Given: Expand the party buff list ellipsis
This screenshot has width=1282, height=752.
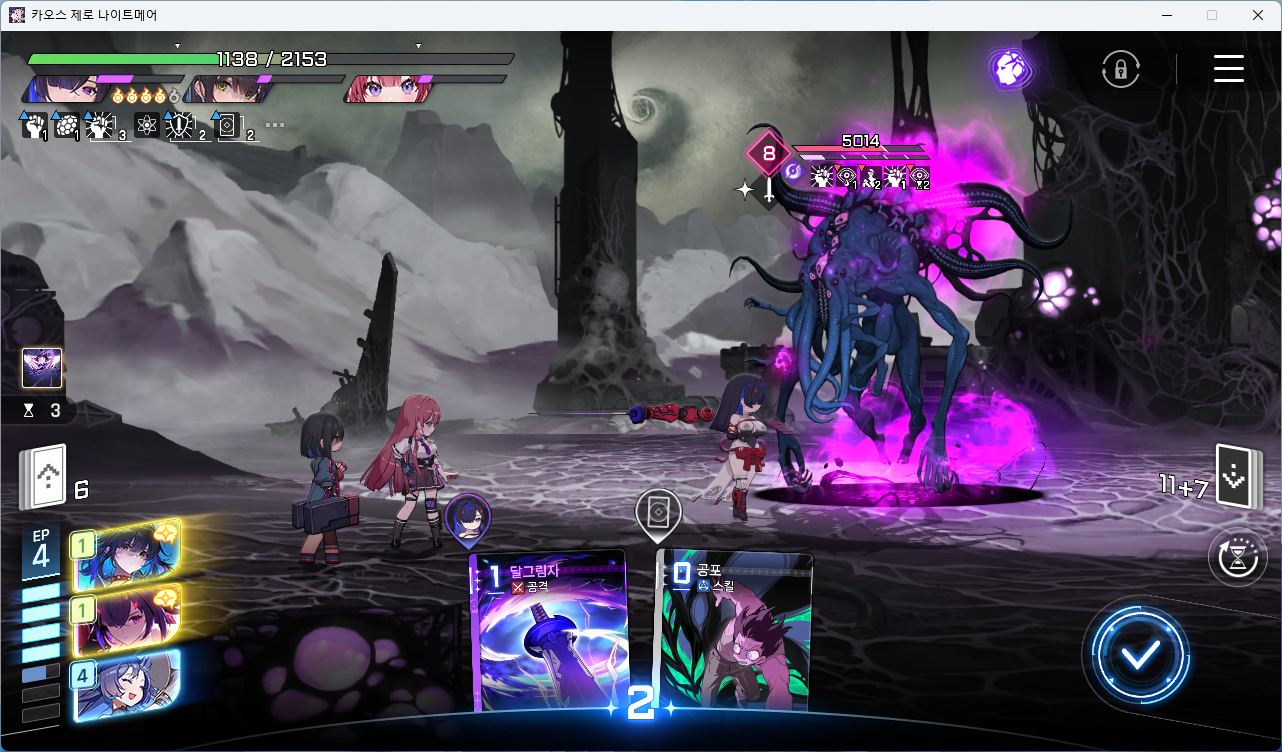Looking at the screenshot, I should click(275, 126).
